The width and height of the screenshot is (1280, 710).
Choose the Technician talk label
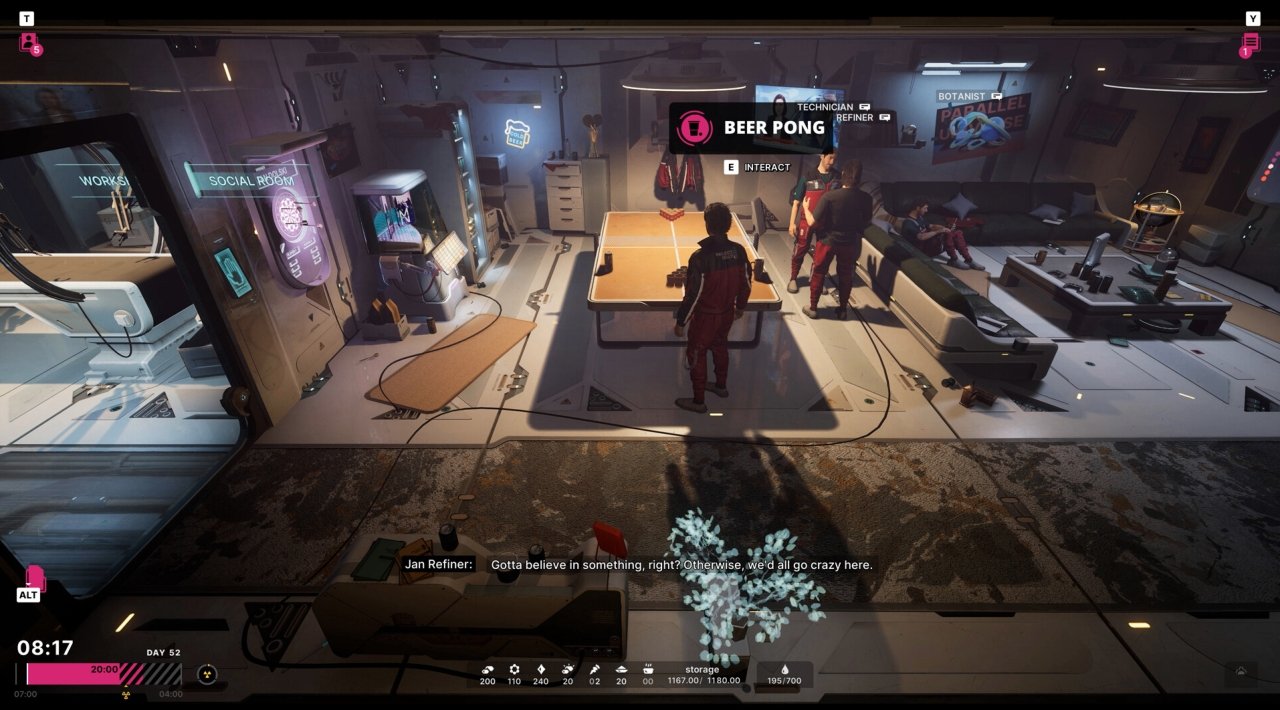[x=832, y=107]
